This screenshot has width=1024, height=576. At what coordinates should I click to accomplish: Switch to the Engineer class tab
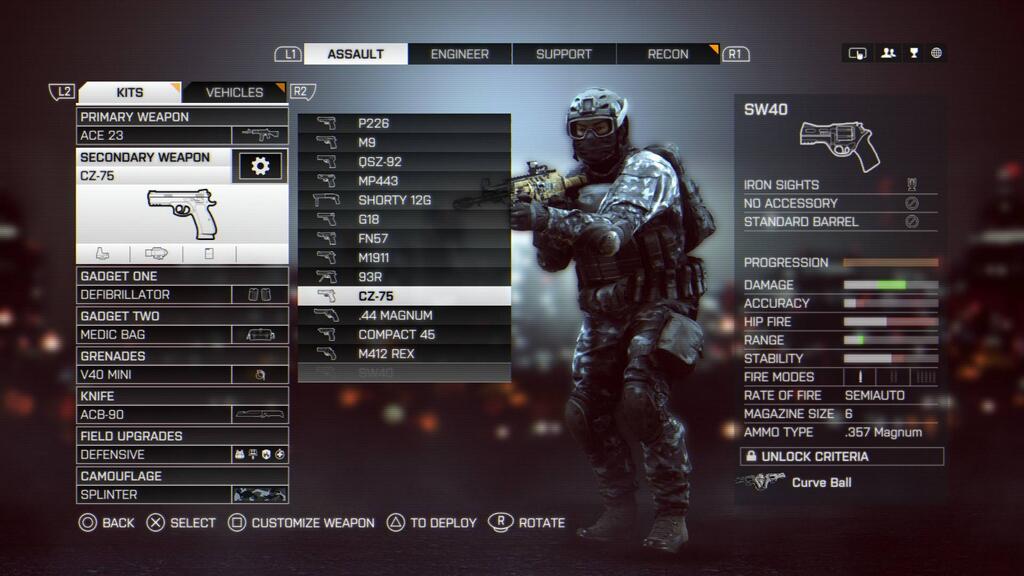coord(460,54)
